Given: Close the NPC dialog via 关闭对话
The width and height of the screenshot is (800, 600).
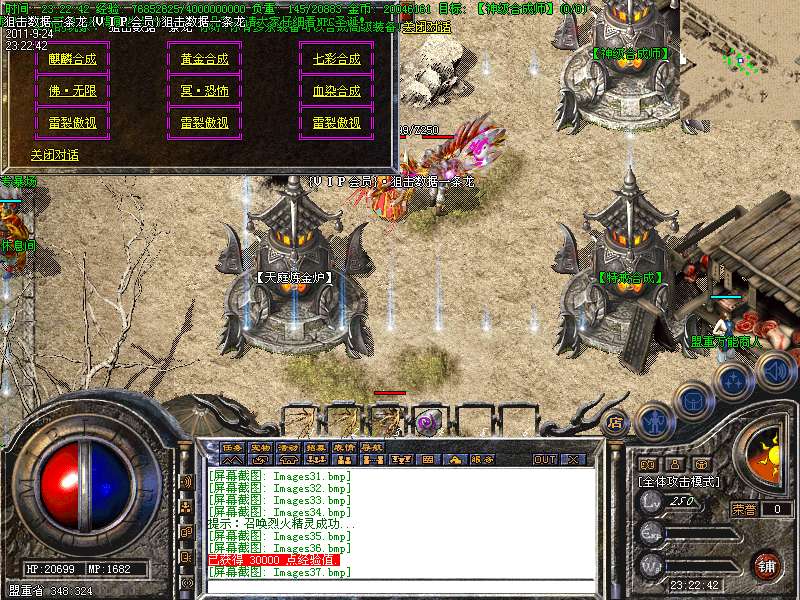Looking at the screenshot, I should pyautogui.click(x=55, y=155).
